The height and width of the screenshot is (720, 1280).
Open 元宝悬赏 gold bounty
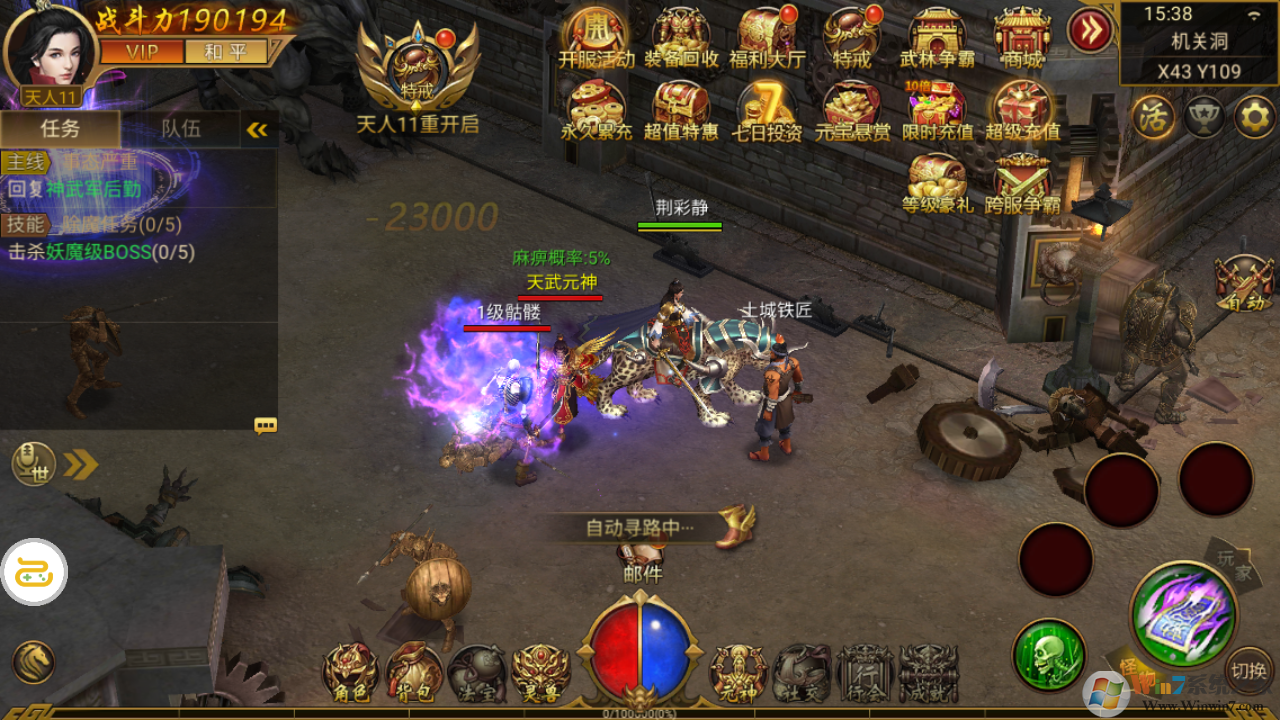(852, 110)
